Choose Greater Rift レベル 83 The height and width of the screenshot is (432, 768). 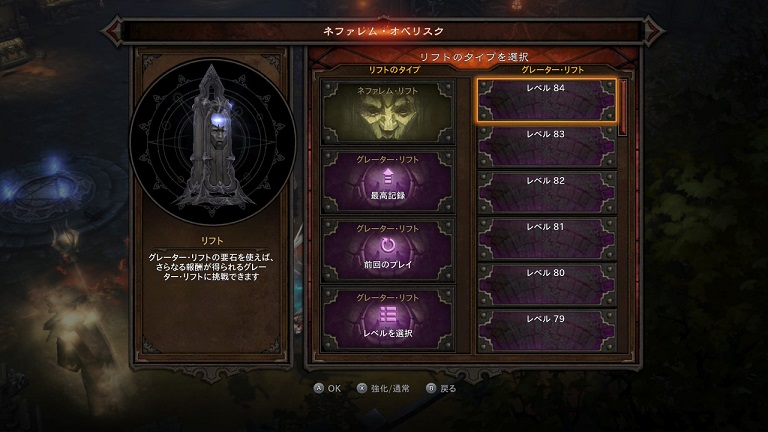[x=545, y=146]
